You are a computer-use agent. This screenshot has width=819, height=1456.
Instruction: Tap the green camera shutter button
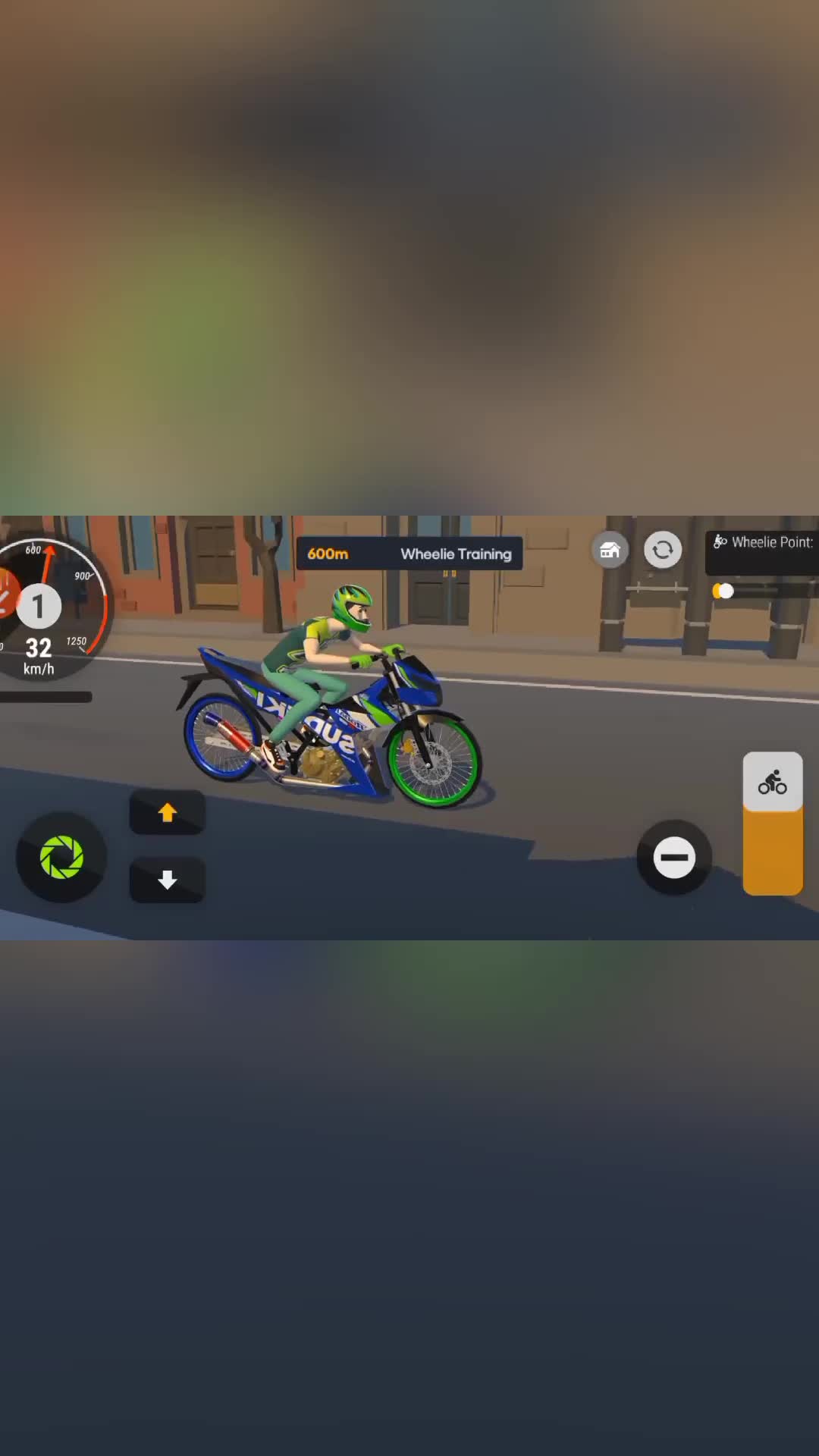[x=61, y=857]
